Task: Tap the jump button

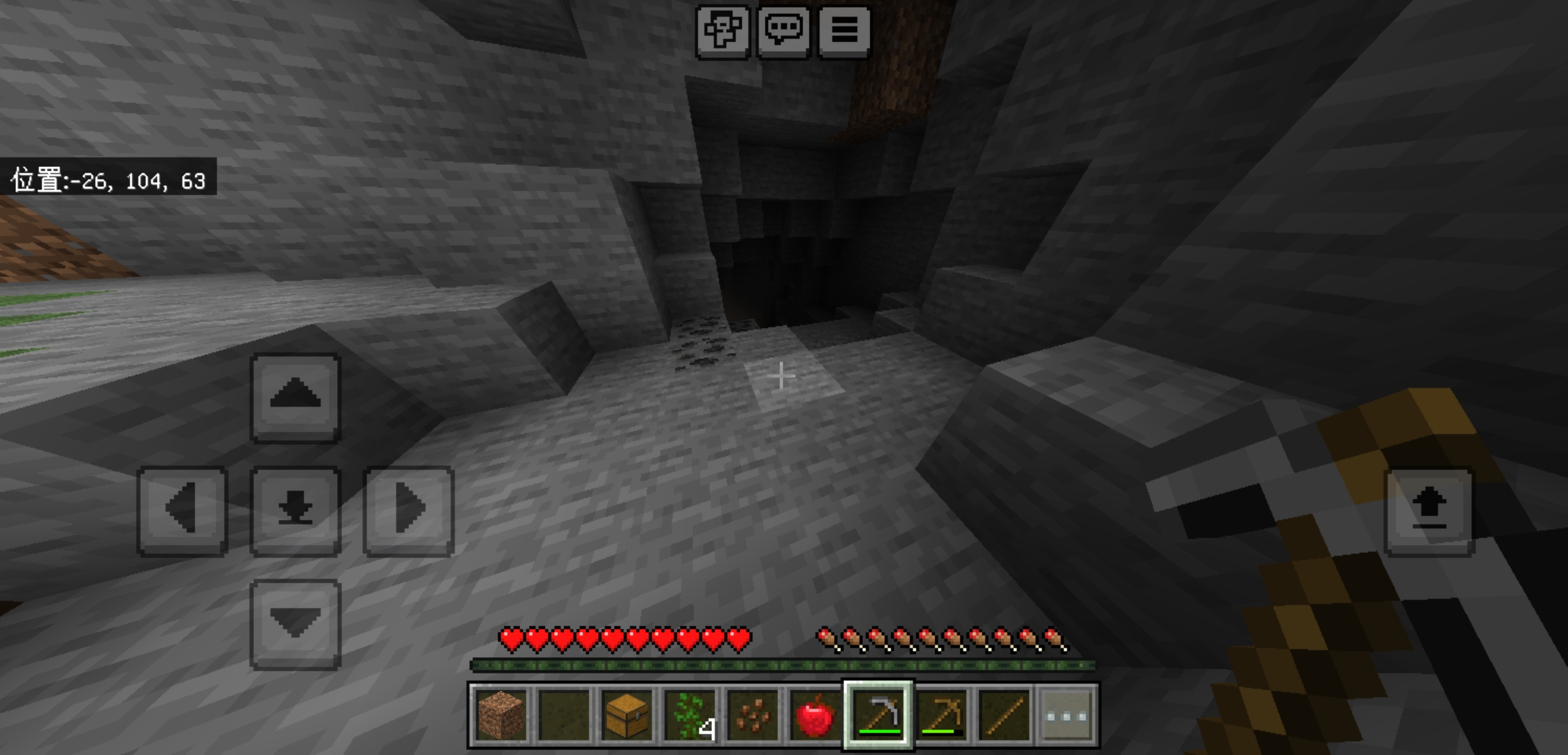Action: (x=1429, y=511)
